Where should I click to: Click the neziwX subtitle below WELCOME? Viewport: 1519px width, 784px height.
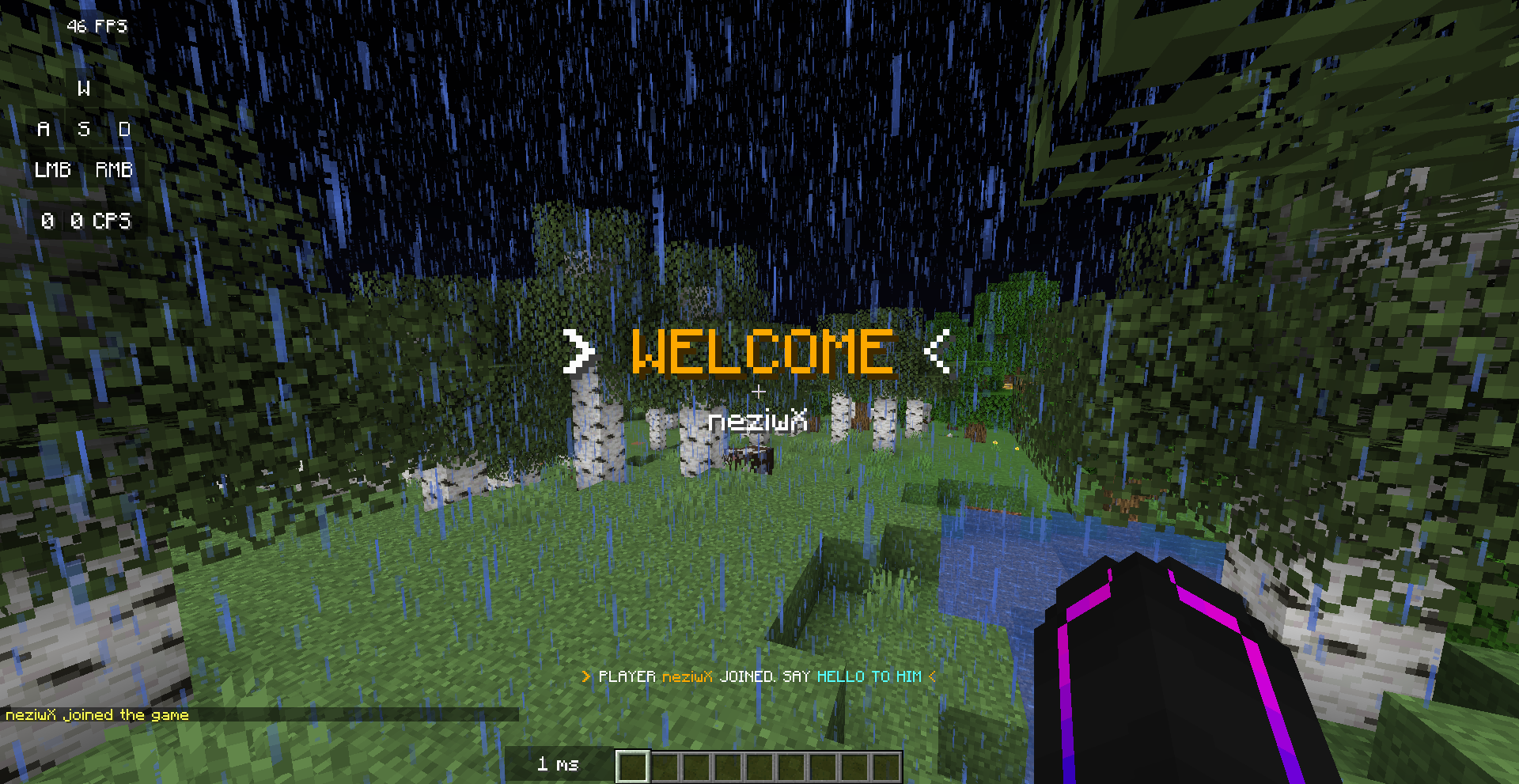[758, 421]
